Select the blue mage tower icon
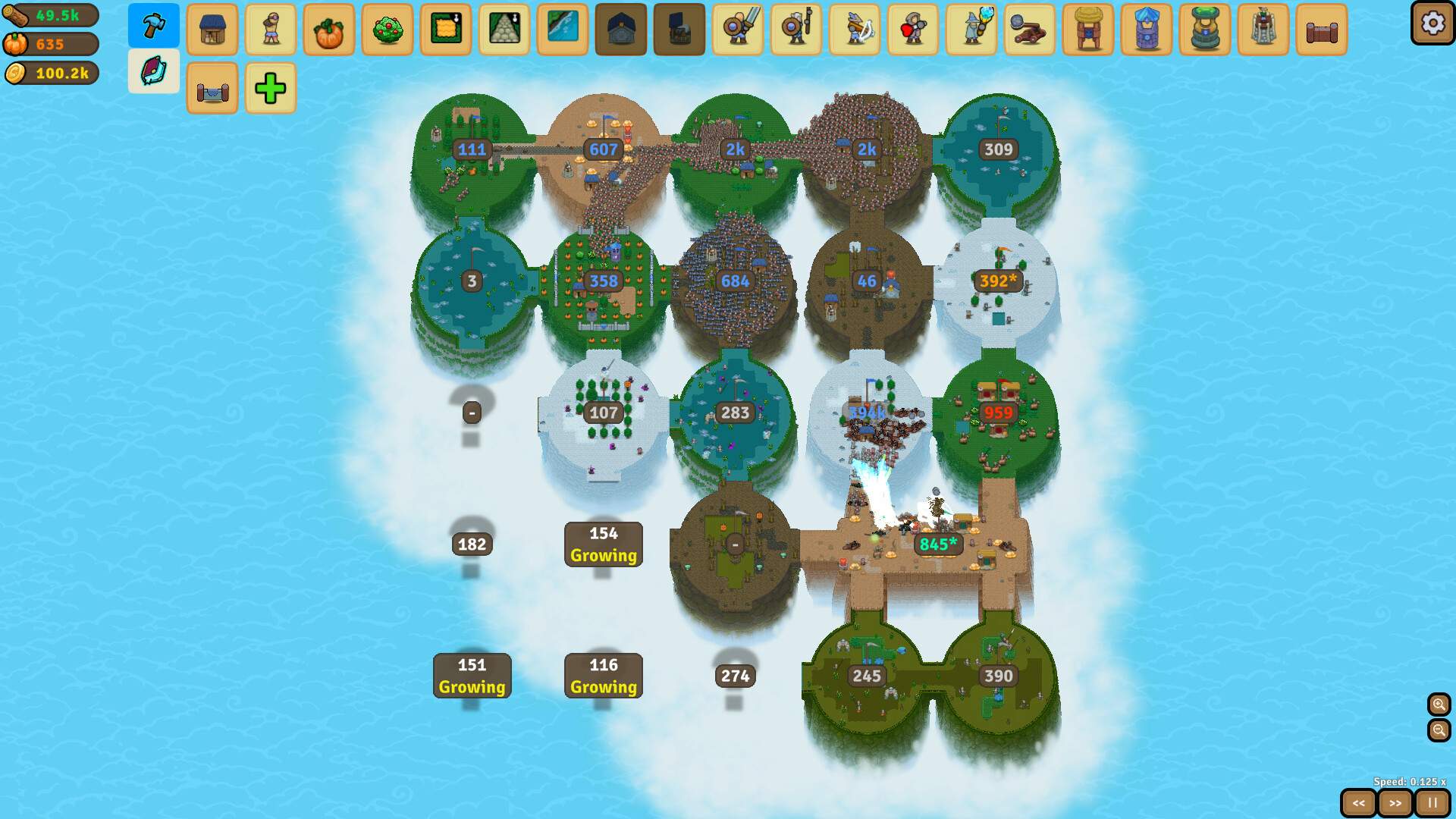The image size is (1456, 819). (1147, 30)
